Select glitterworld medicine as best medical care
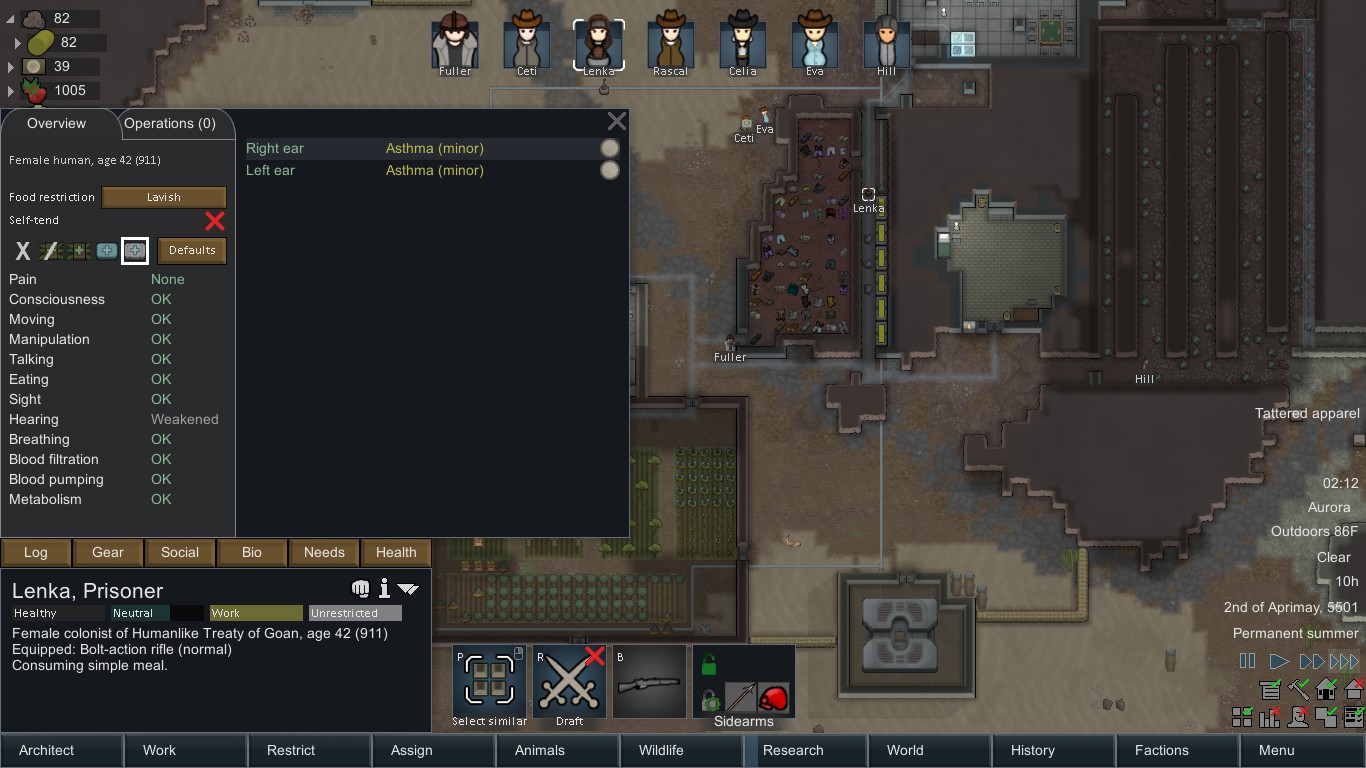The image size is (1366, 768). [135, 251]
